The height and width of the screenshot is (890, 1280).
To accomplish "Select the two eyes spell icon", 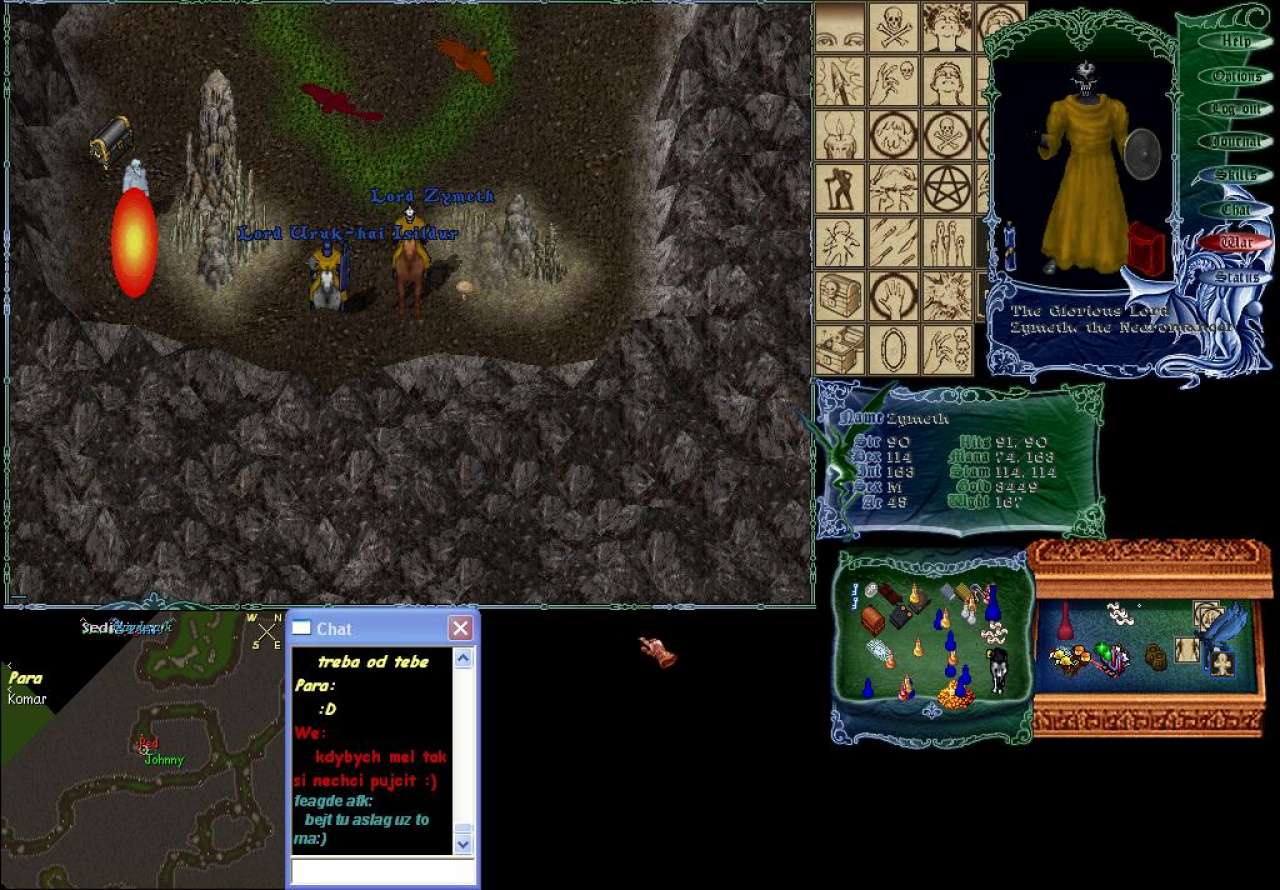I will click(840, 27).
